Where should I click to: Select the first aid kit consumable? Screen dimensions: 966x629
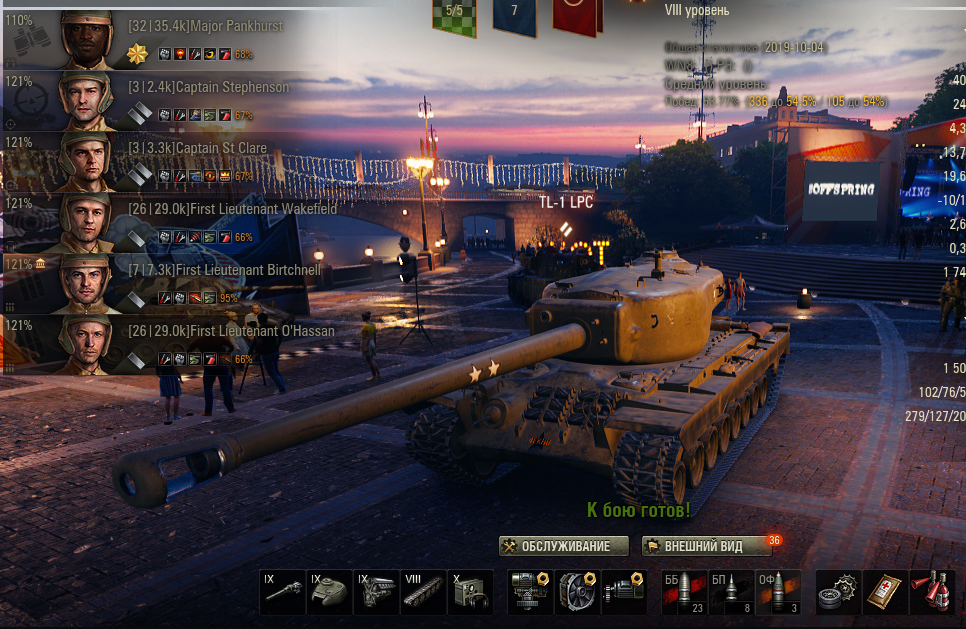[885, 592]
